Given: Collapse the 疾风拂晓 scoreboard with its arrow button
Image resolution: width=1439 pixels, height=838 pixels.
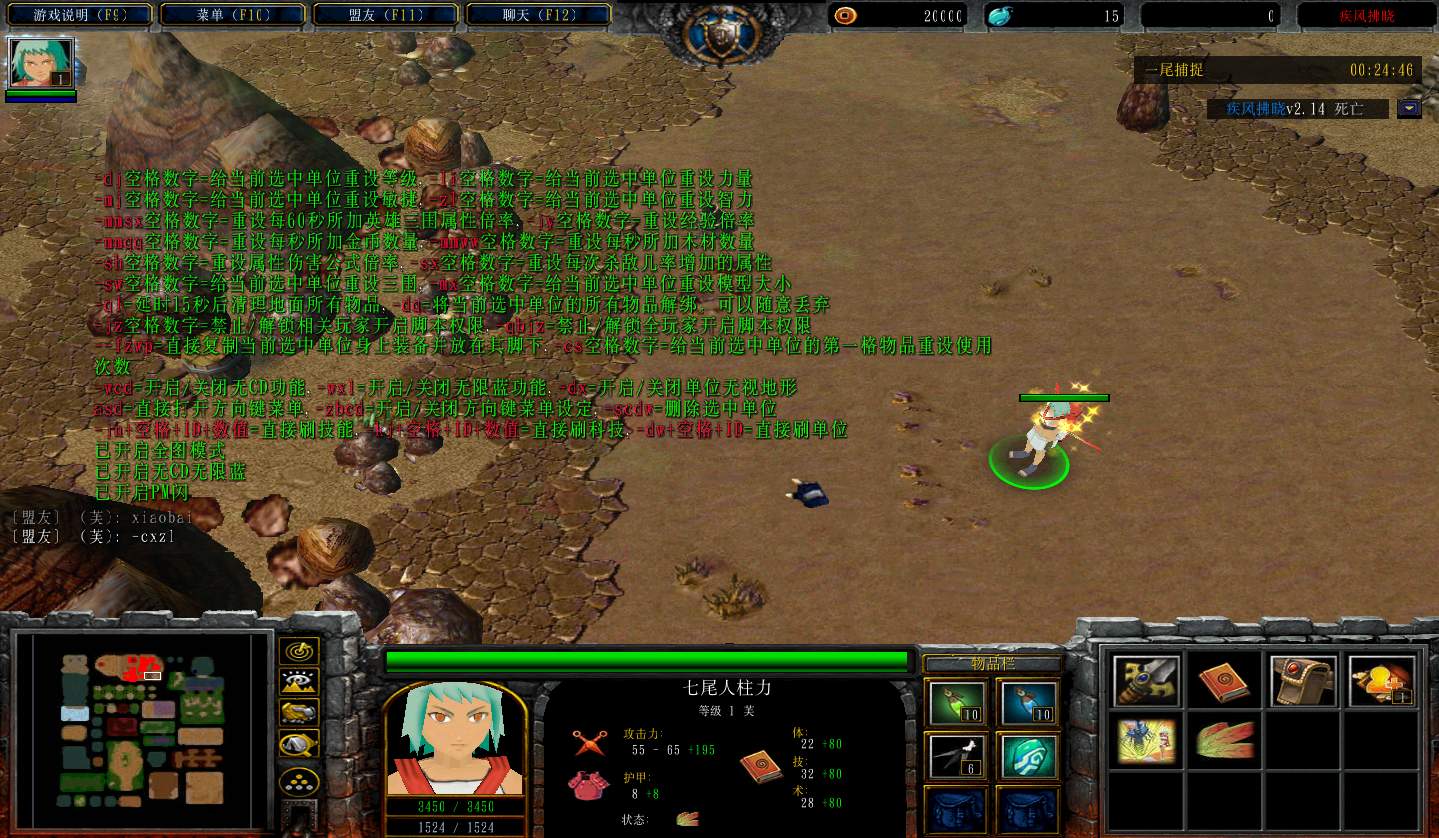Looking at the screenshot, I should coord(1409,108).
